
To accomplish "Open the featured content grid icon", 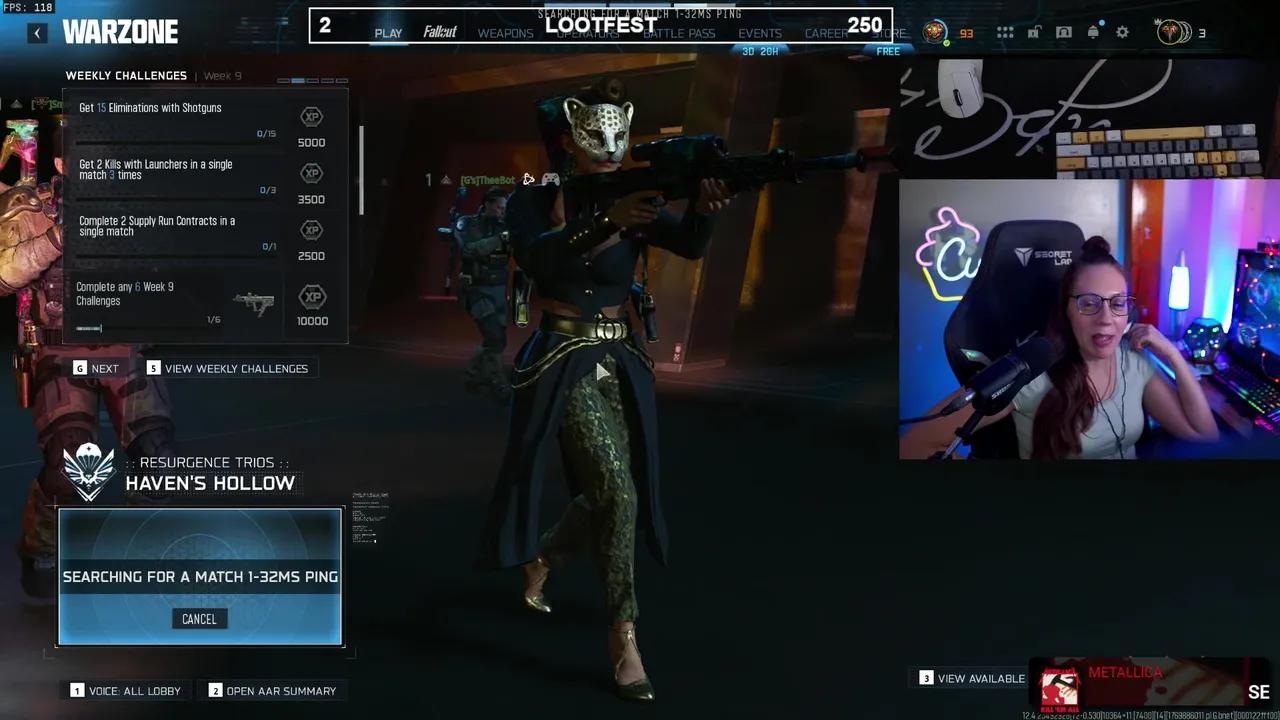I will 1005,32.
